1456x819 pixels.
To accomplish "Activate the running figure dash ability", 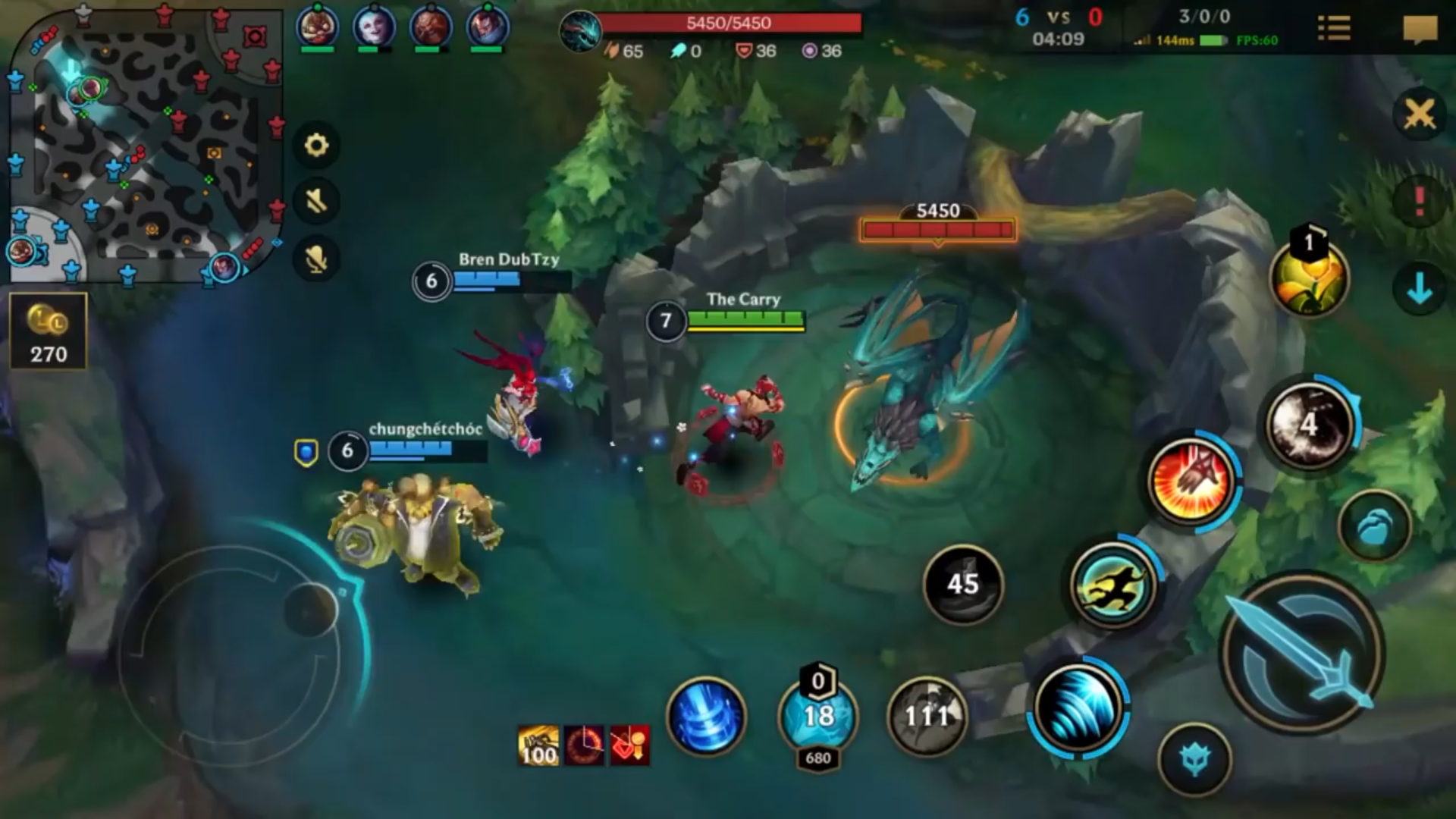I will pyautogui.click(x=1112, y=585).
